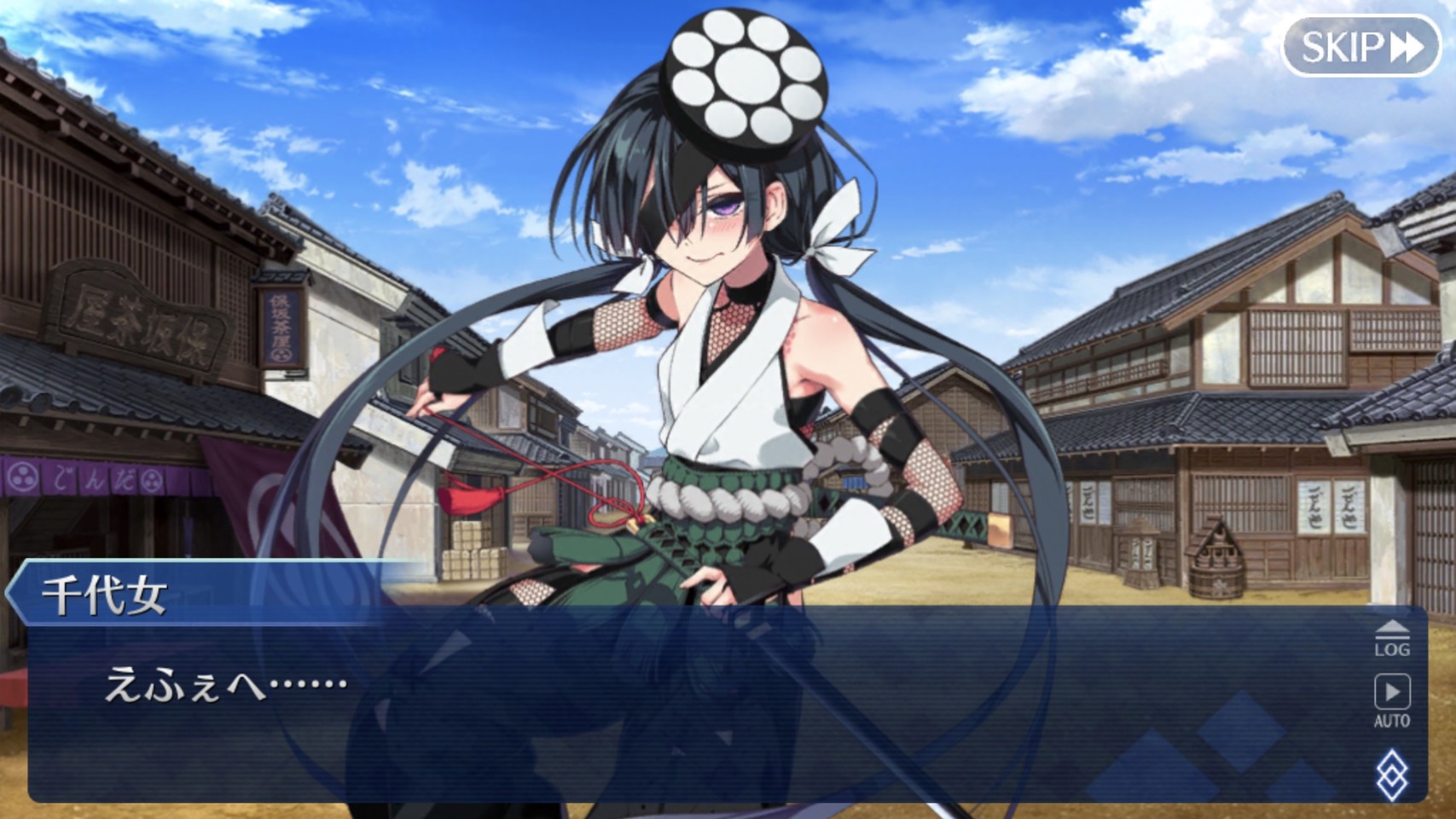Viewport: 1456px width, 819px height.
Task: Advance dialogue with the diamond arrow indicator
Action: point(1391,775)
